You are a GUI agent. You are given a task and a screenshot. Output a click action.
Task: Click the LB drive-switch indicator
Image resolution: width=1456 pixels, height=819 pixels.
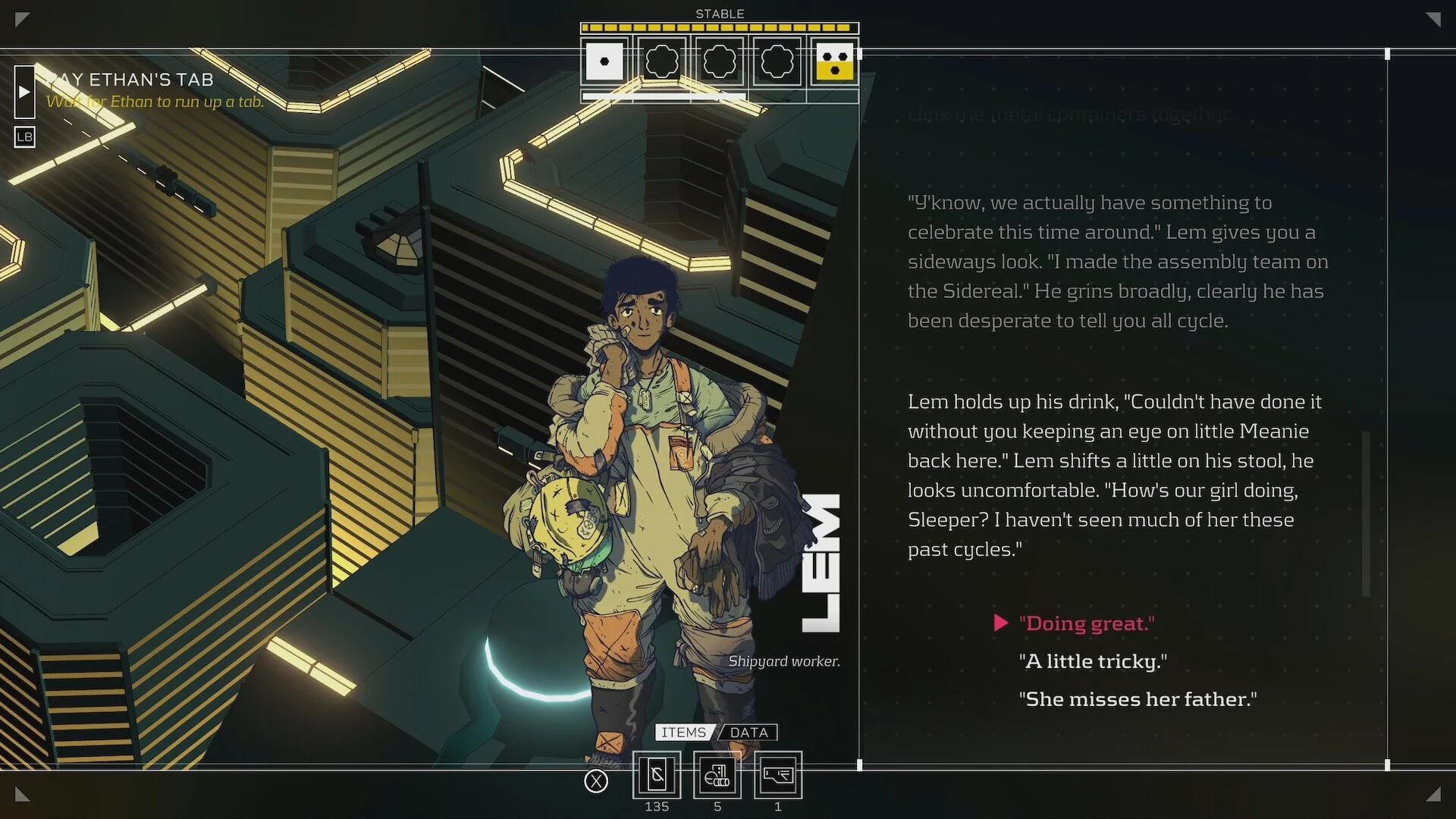tap(24, 137)
